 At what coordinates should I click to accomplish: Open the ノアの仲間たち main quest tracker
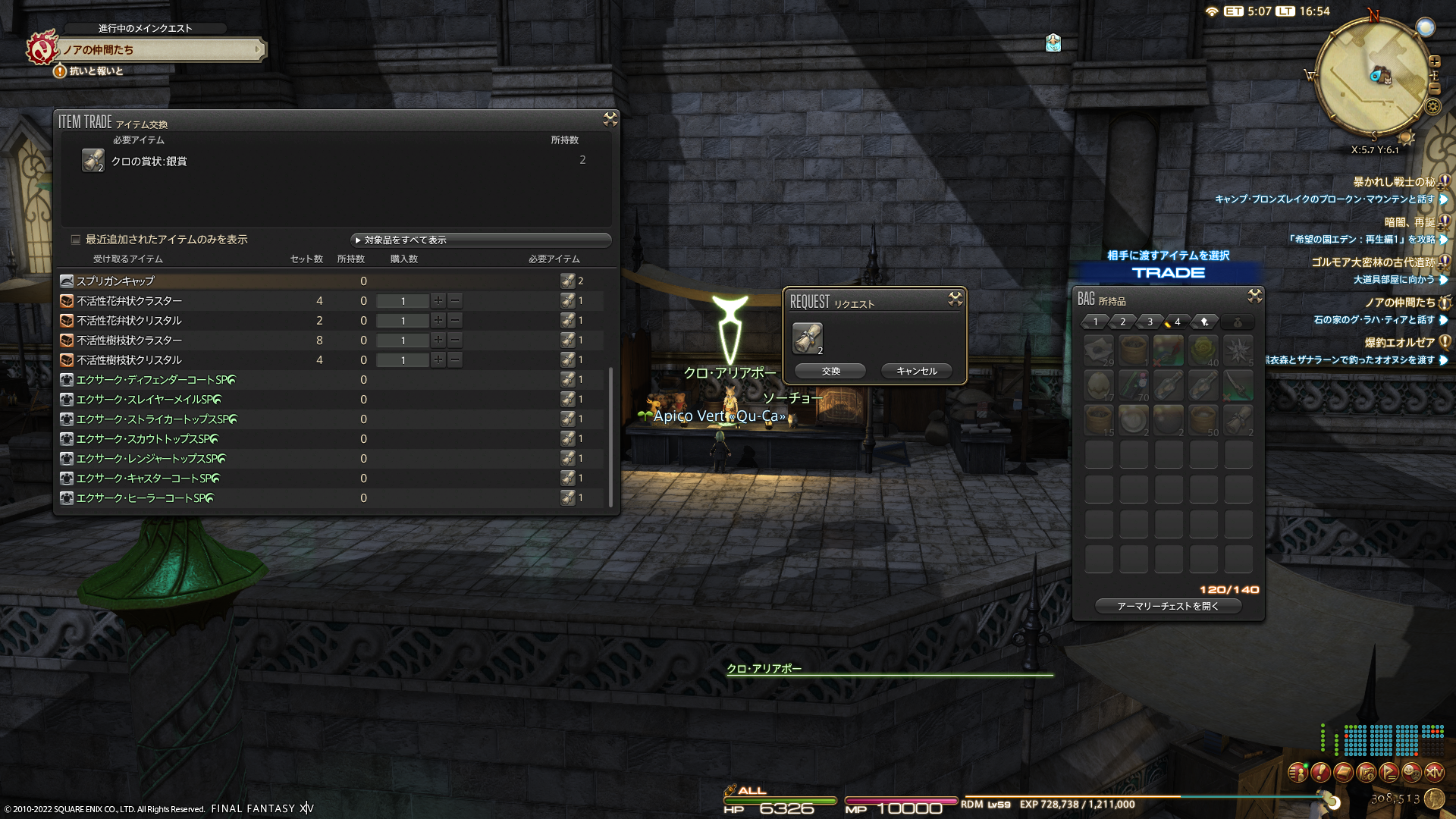pos(159,49)
